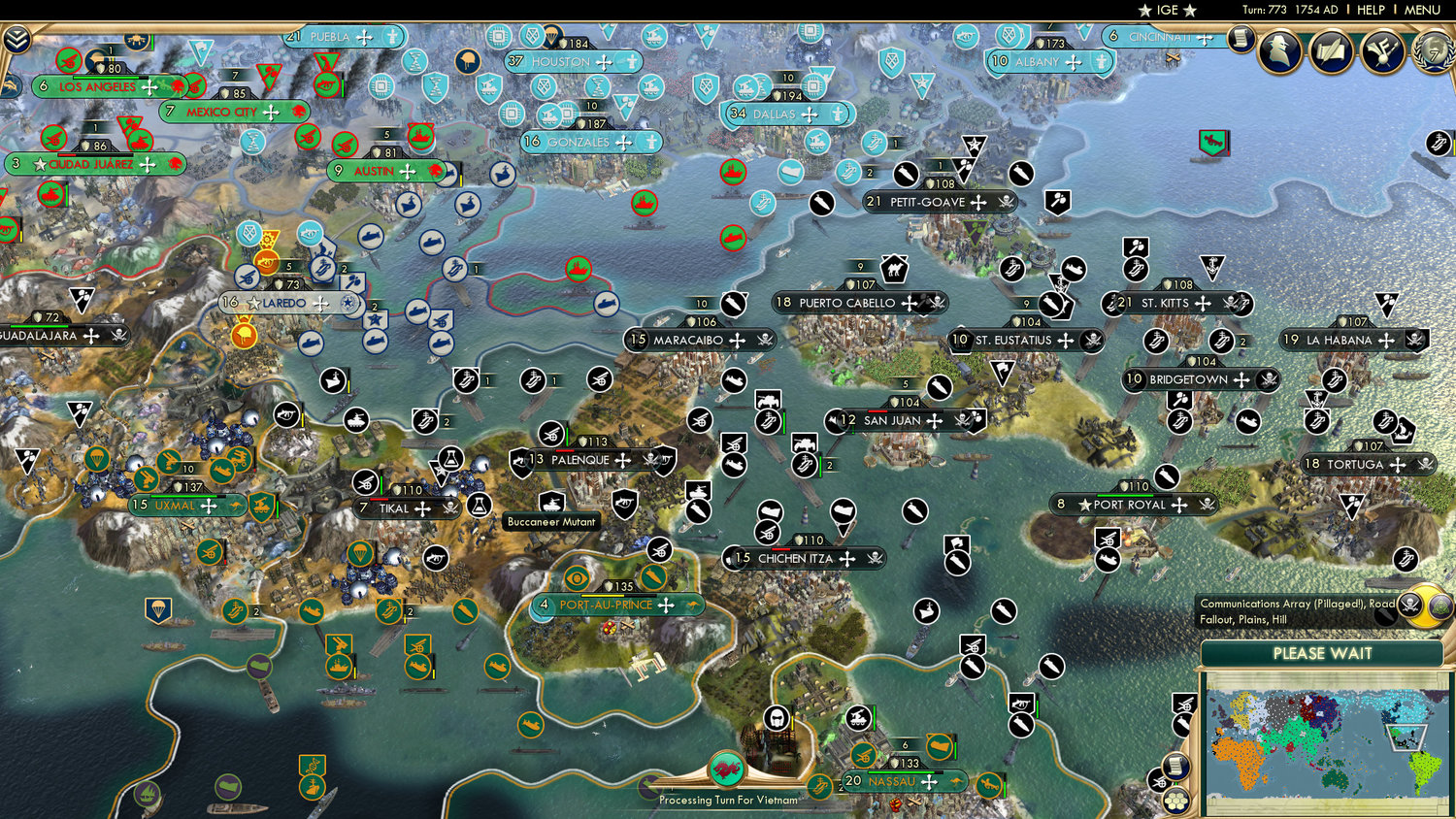This screenshot has width=1456, height=819.
Task: Open the Culture overview icon
Action: pyautogui.click(x=1382, y=51)
